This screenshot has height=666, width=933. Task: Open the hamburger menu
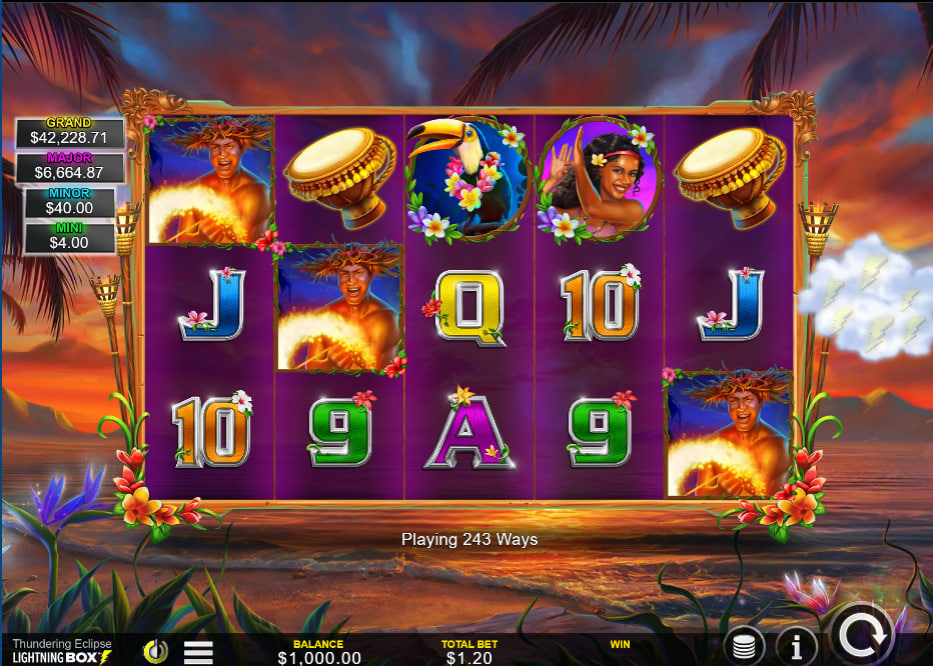[x=198, y=652]
